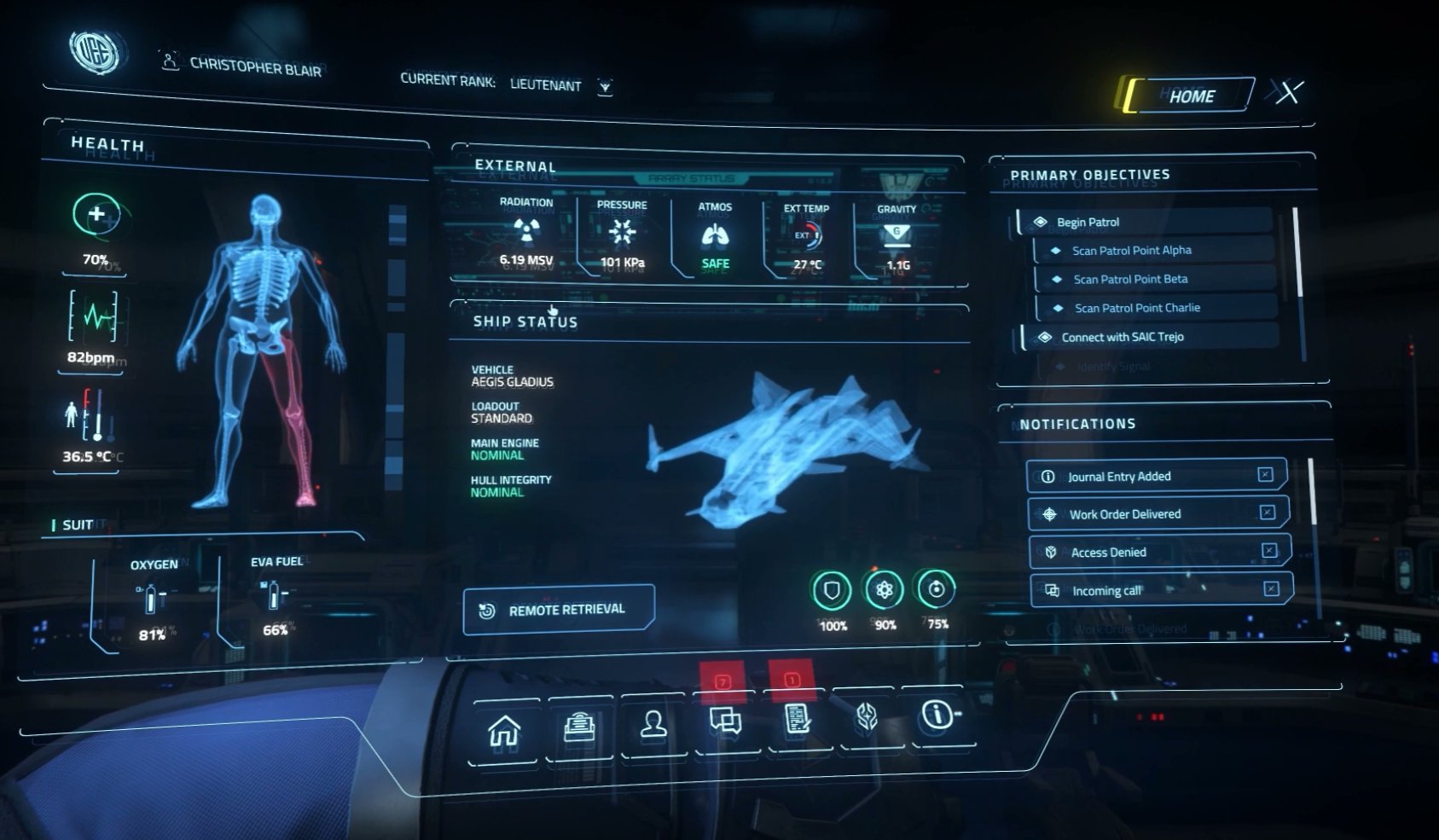
Task: Open the Incoming call notification
Action: tap(1106, 590)
